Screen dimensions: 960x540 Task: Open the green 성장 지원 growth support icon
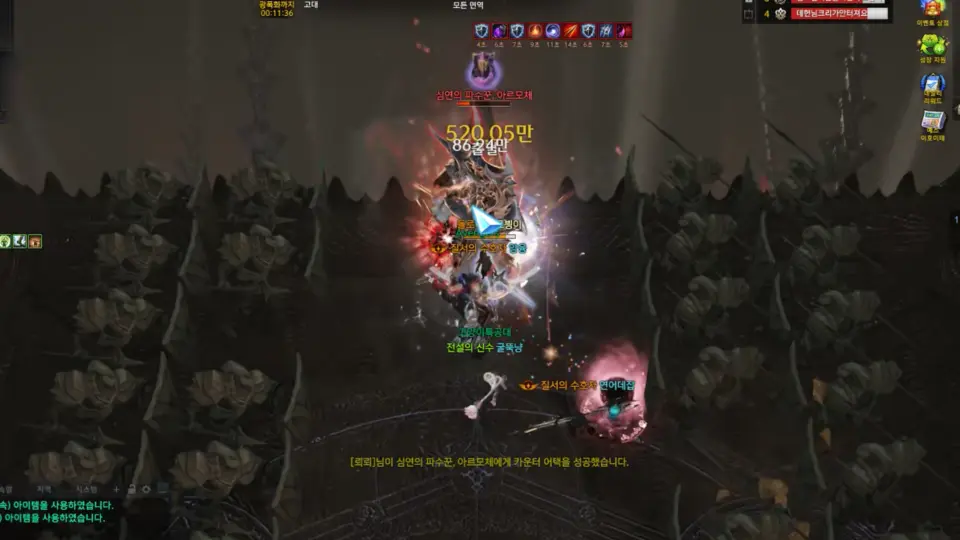click(x=932, y=45)
